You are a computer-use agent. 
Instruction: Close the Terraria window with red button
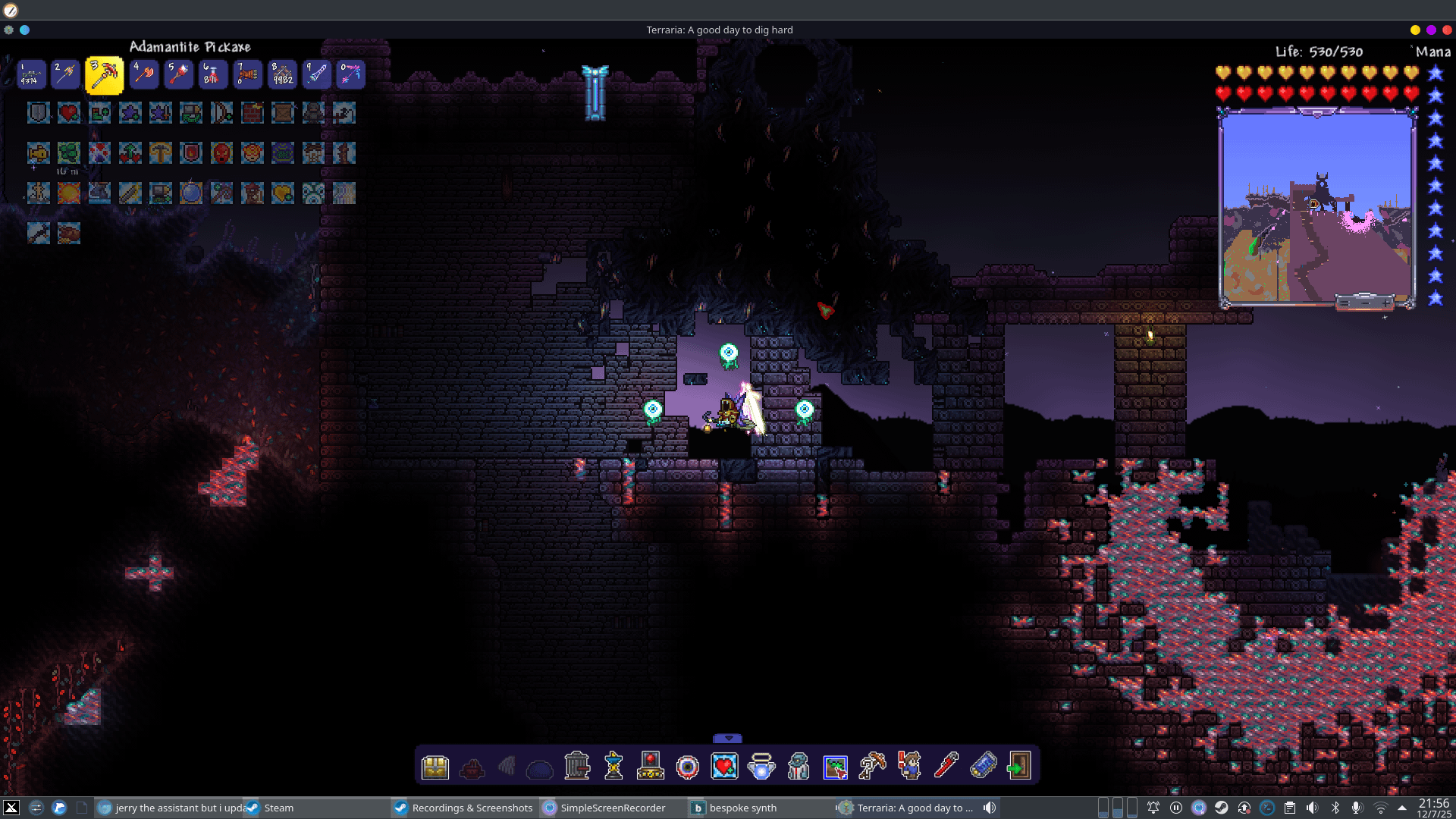1447,30
